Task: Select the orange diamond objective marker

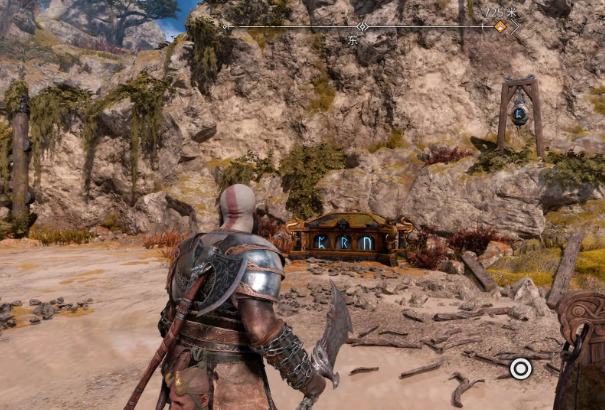Action: pos(500,26)
